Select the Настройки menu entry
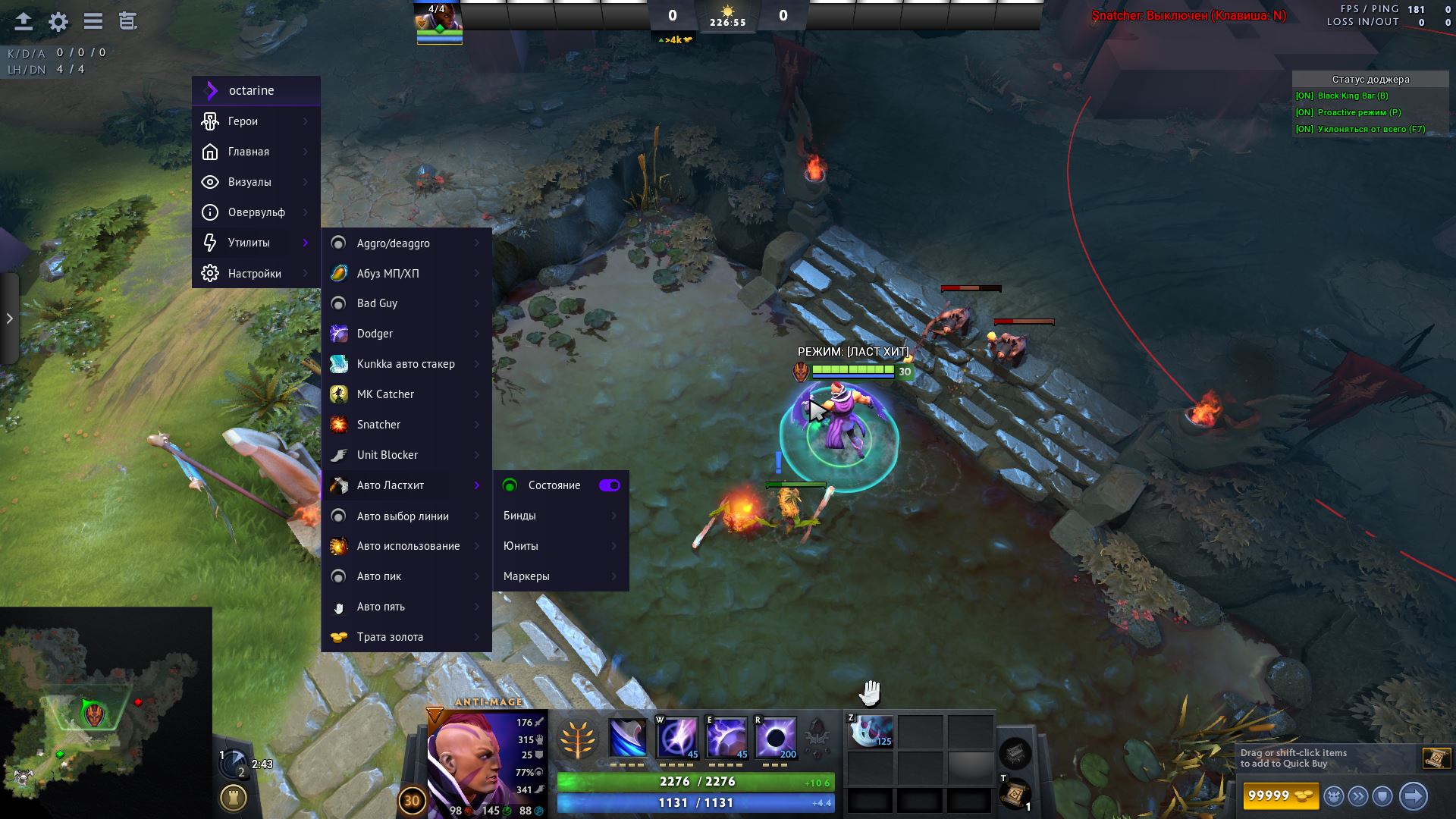This screenshot has height=819, width=1456. click(x=256, y=273)
